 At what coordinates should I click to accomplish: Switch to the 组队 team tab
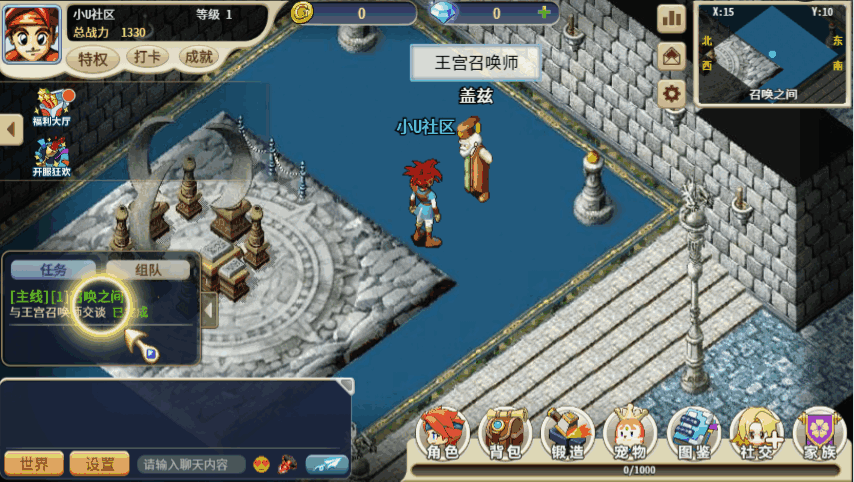[x=148, y=269]
